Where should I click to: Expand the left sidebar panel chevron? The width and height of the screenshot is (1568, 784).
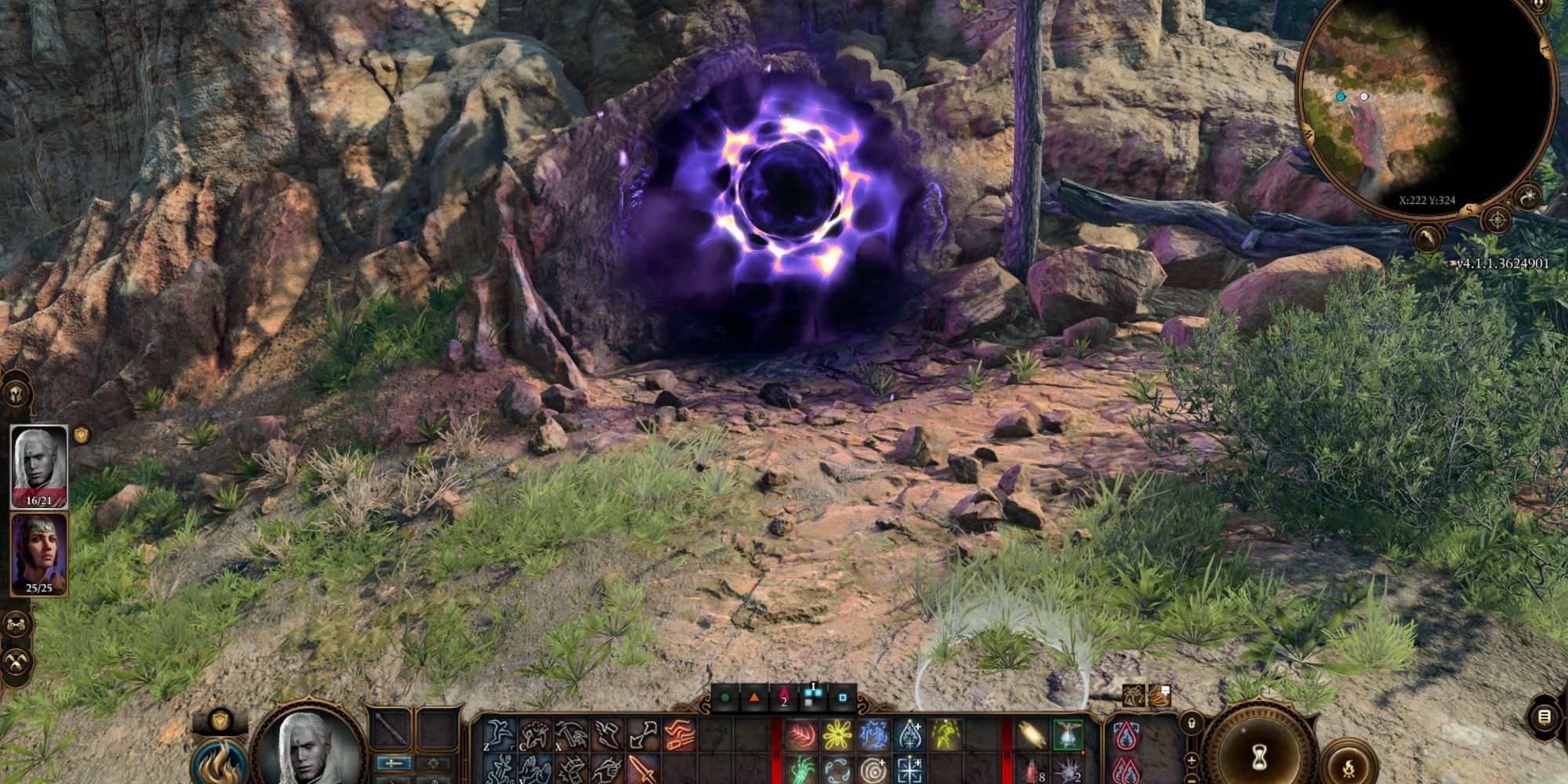(15, 394)
